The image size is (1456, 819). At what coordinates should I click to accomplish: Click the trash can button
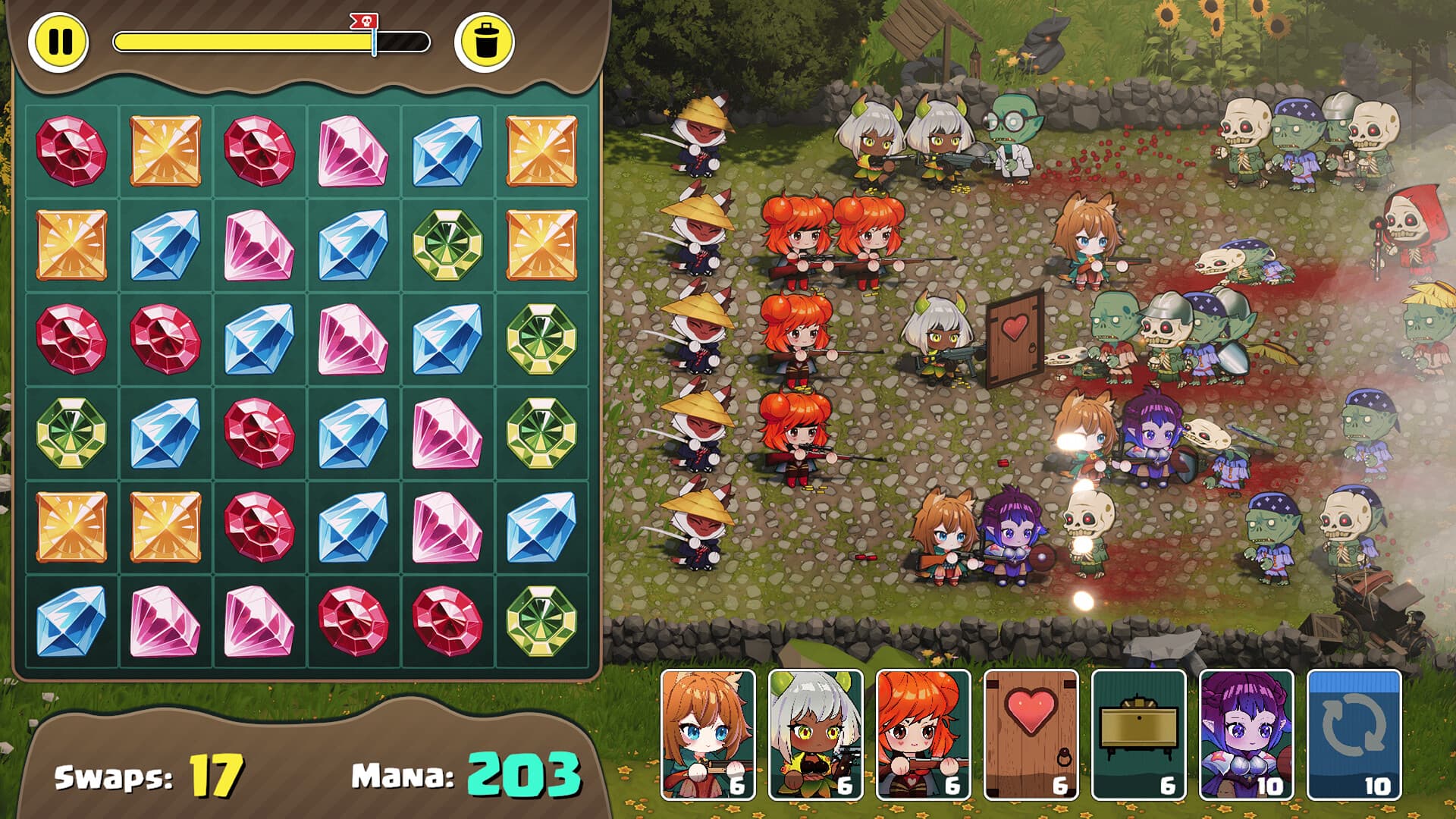(x=485, y=42)
